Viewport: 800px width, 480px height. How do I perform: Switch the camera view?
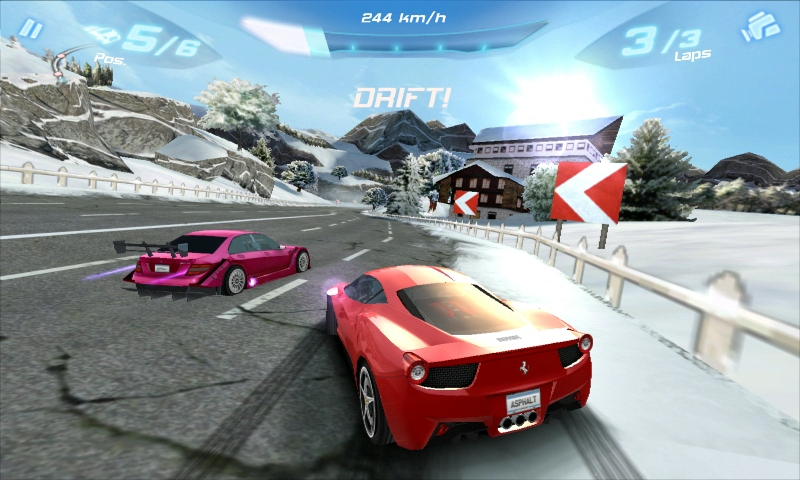(x=760, y=27)
